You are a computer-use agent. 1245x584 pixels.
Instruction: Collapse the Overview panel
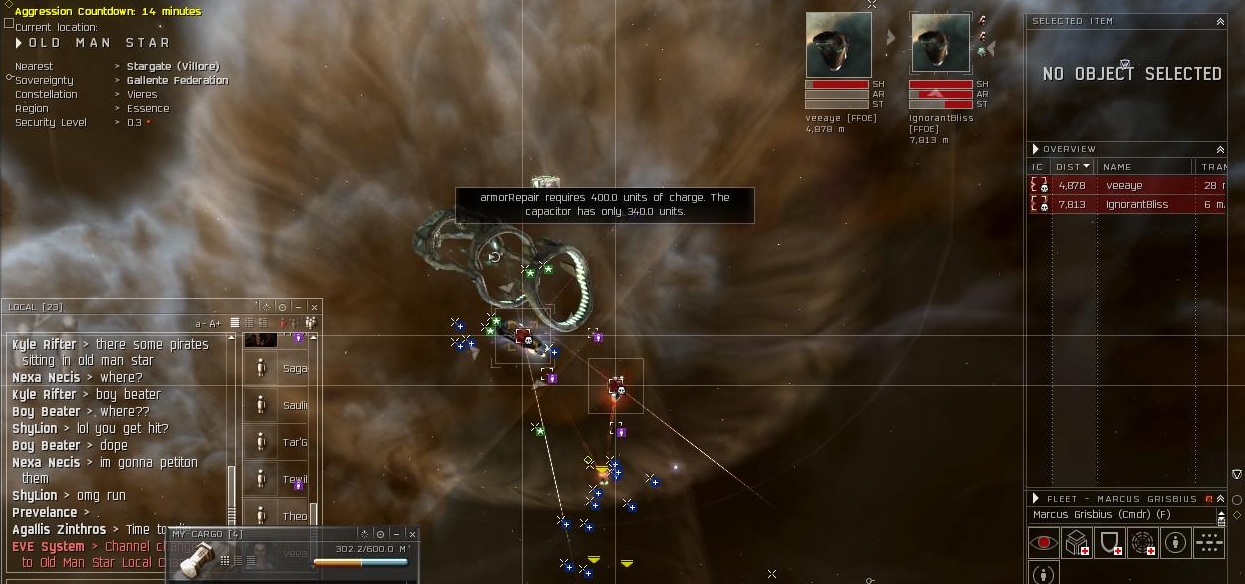pos(1220,149)
